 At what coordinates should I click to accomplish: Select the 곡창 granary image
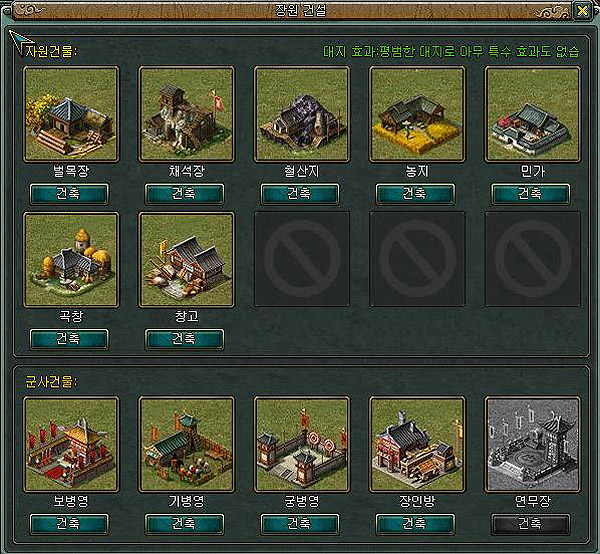pyautogui.click(x=70, y=259)
